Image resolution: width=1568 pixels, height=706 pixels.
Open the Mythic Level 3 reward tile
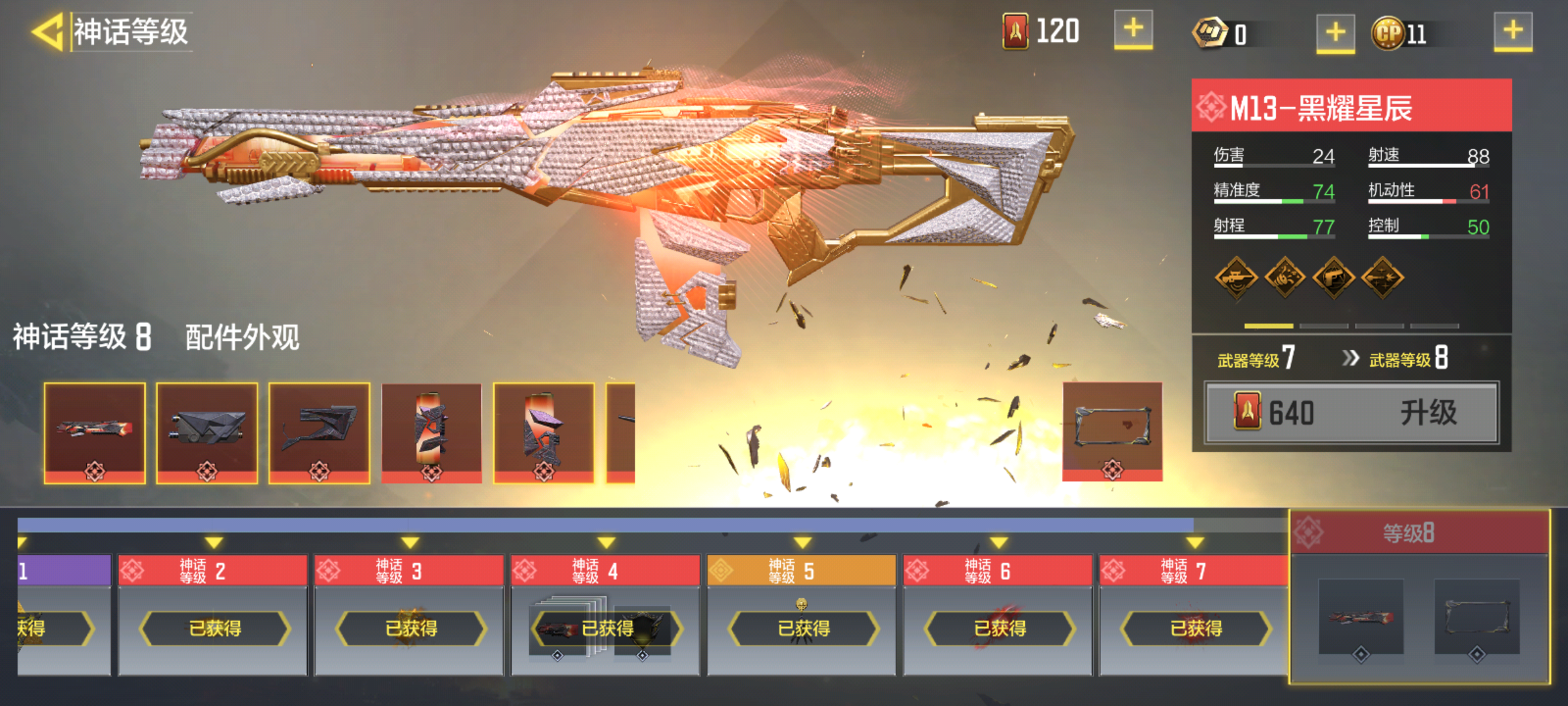point(409,614)
